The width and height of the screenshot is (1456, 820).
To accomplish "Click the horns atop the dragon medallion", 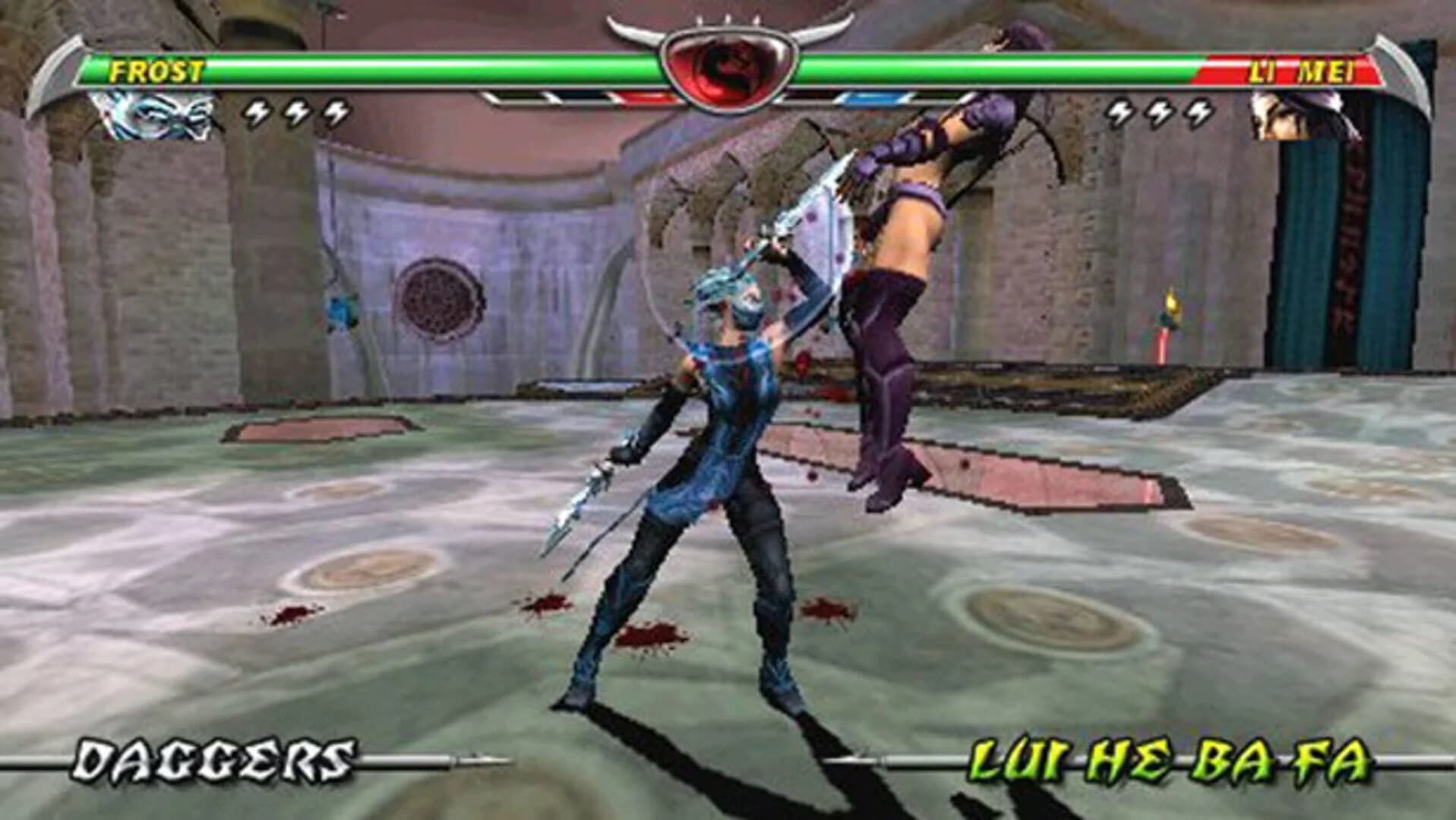I will click(728, 23).
